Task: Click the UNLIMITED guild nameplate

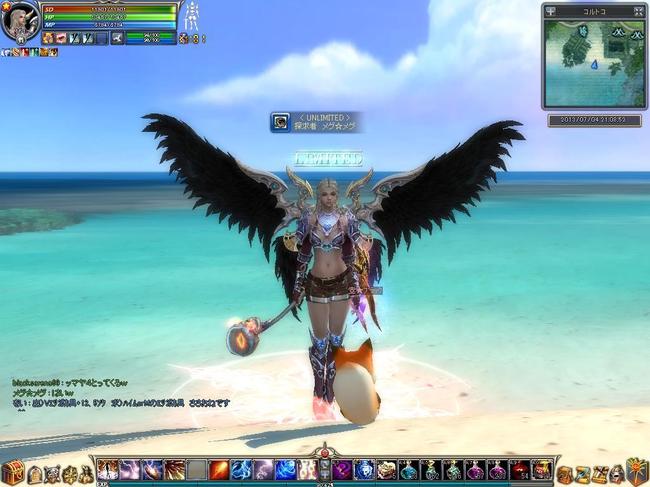Action: [x=315, y=122]
